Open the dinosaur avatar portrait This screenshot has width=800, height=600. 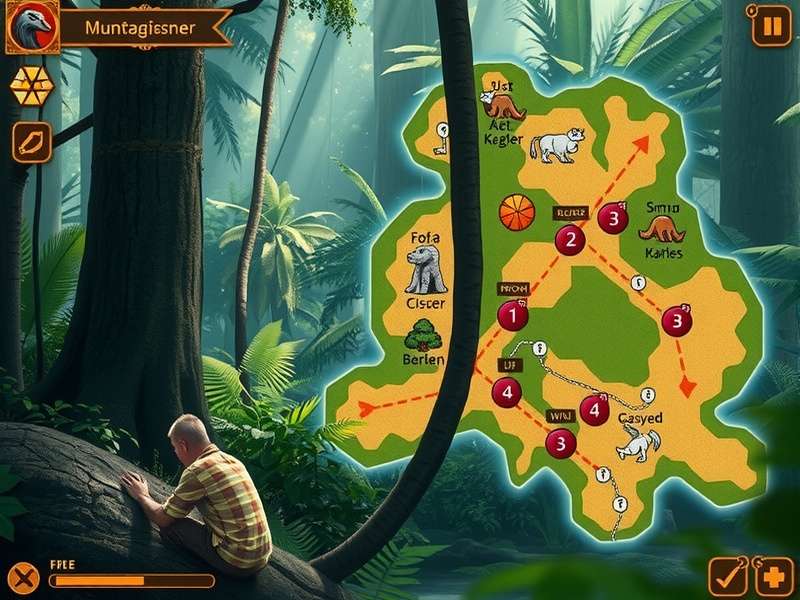[31, 27]
